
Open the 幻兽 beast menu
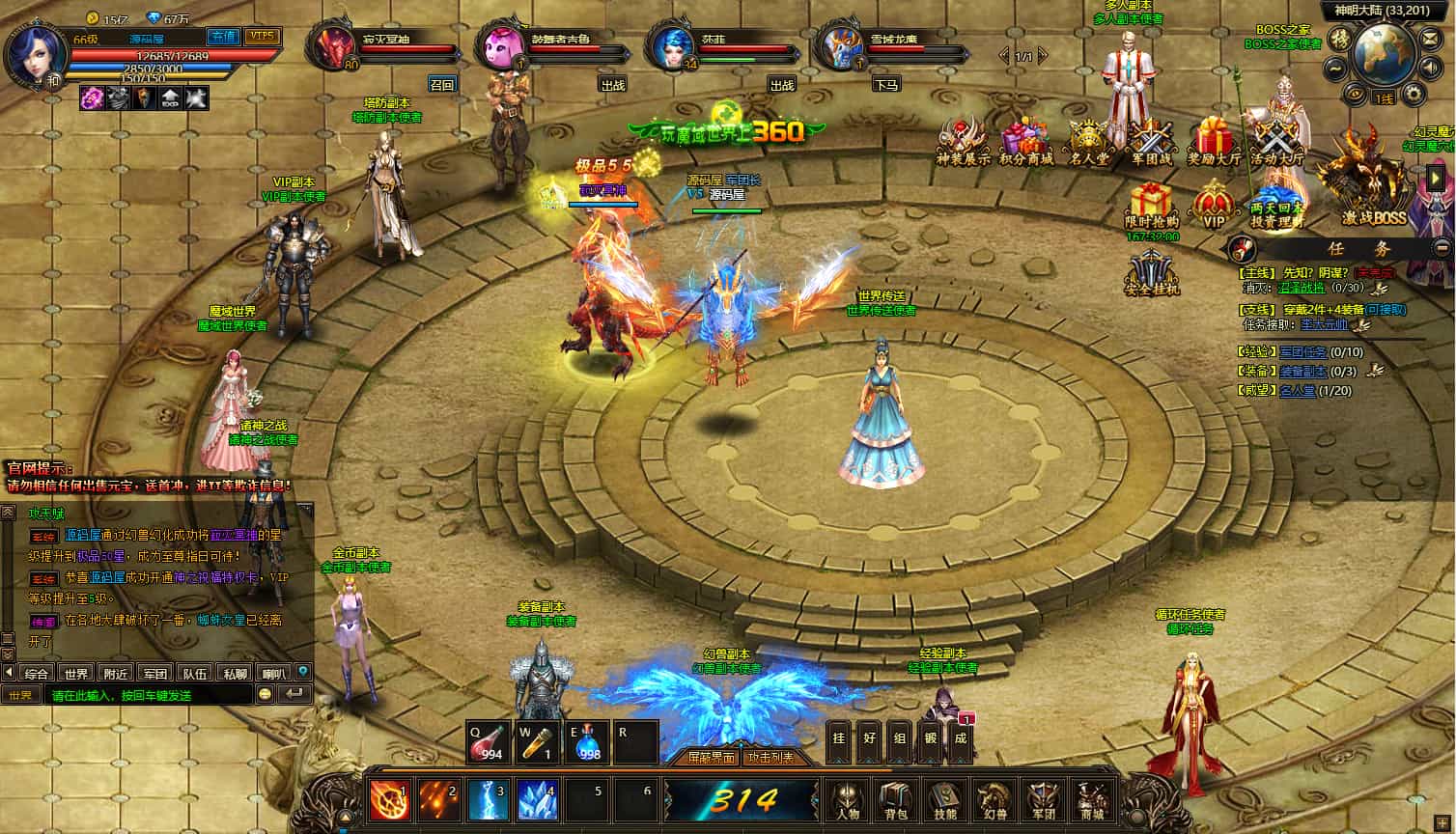click(993, 799)
